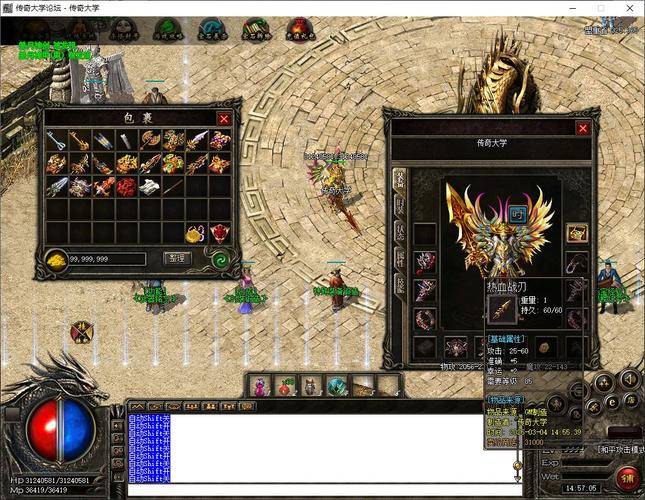Close the bag inventory window
This screenshot has width=645, height=500.
click(x=223, y=119)
